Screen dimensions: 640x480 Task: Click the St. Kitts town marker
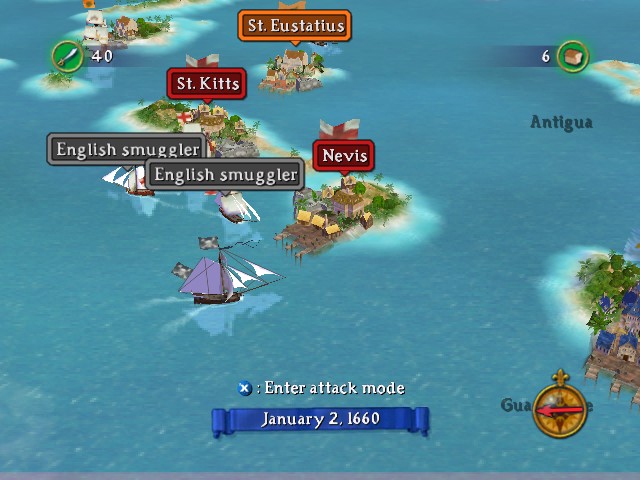point(208,84)
